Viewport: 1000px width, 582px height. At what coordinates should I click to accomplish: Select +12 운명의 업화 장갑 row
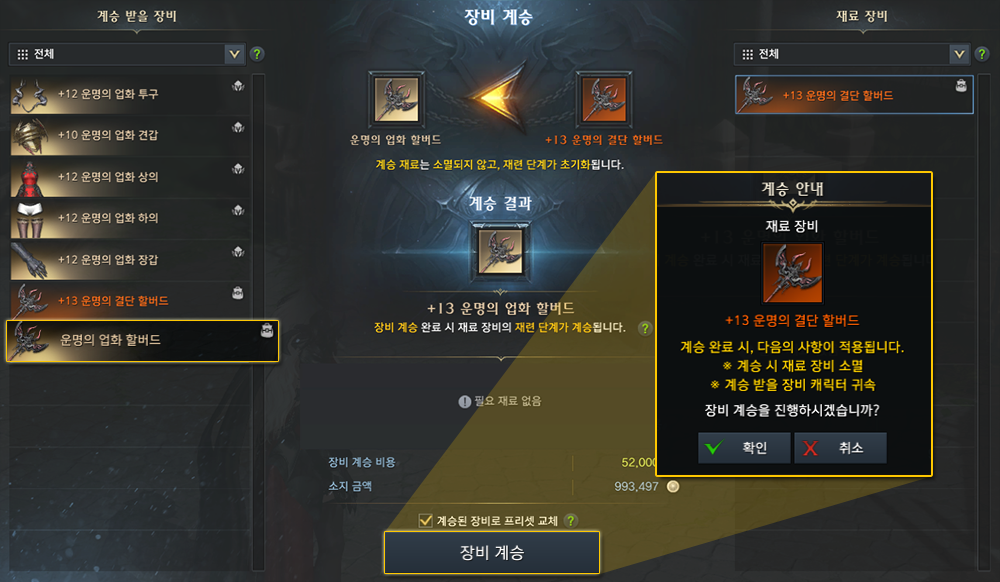(x=130, y=260)
